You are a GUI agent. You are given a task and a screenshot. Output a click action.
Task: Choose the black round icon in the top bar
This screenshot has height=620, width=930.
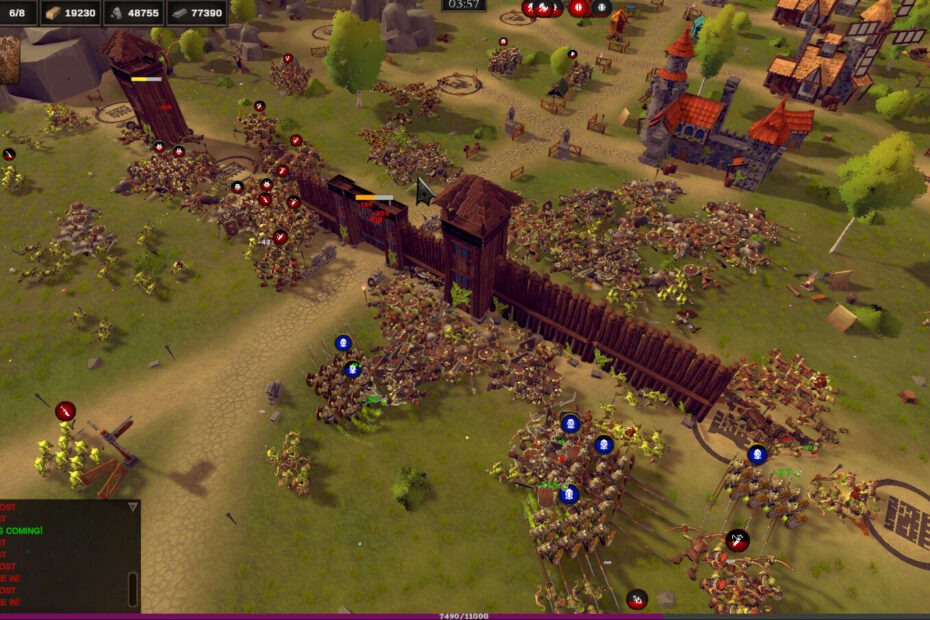click(x=601, y=8)
